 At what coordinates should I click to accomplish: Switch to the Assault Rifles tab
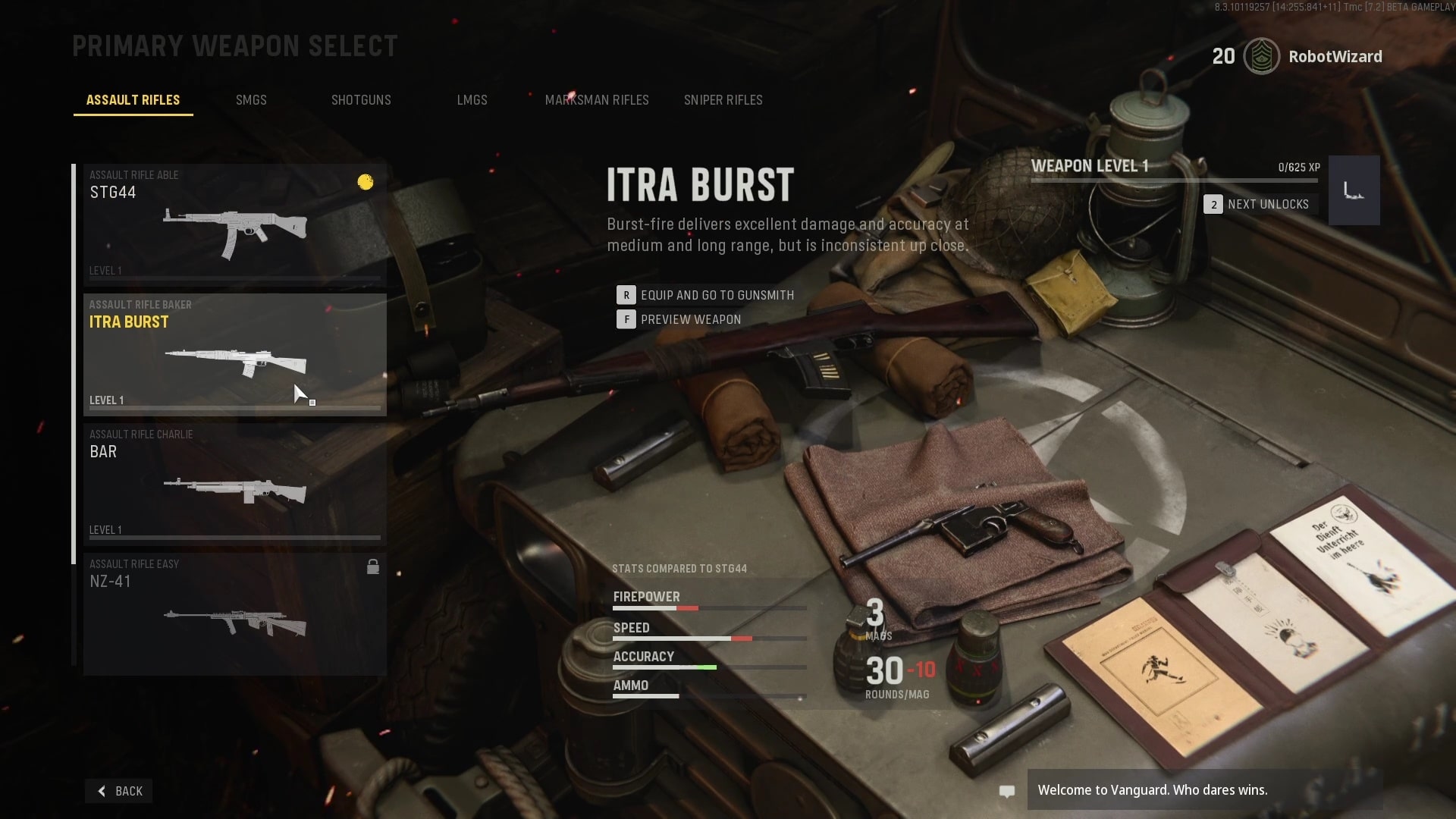133,100
